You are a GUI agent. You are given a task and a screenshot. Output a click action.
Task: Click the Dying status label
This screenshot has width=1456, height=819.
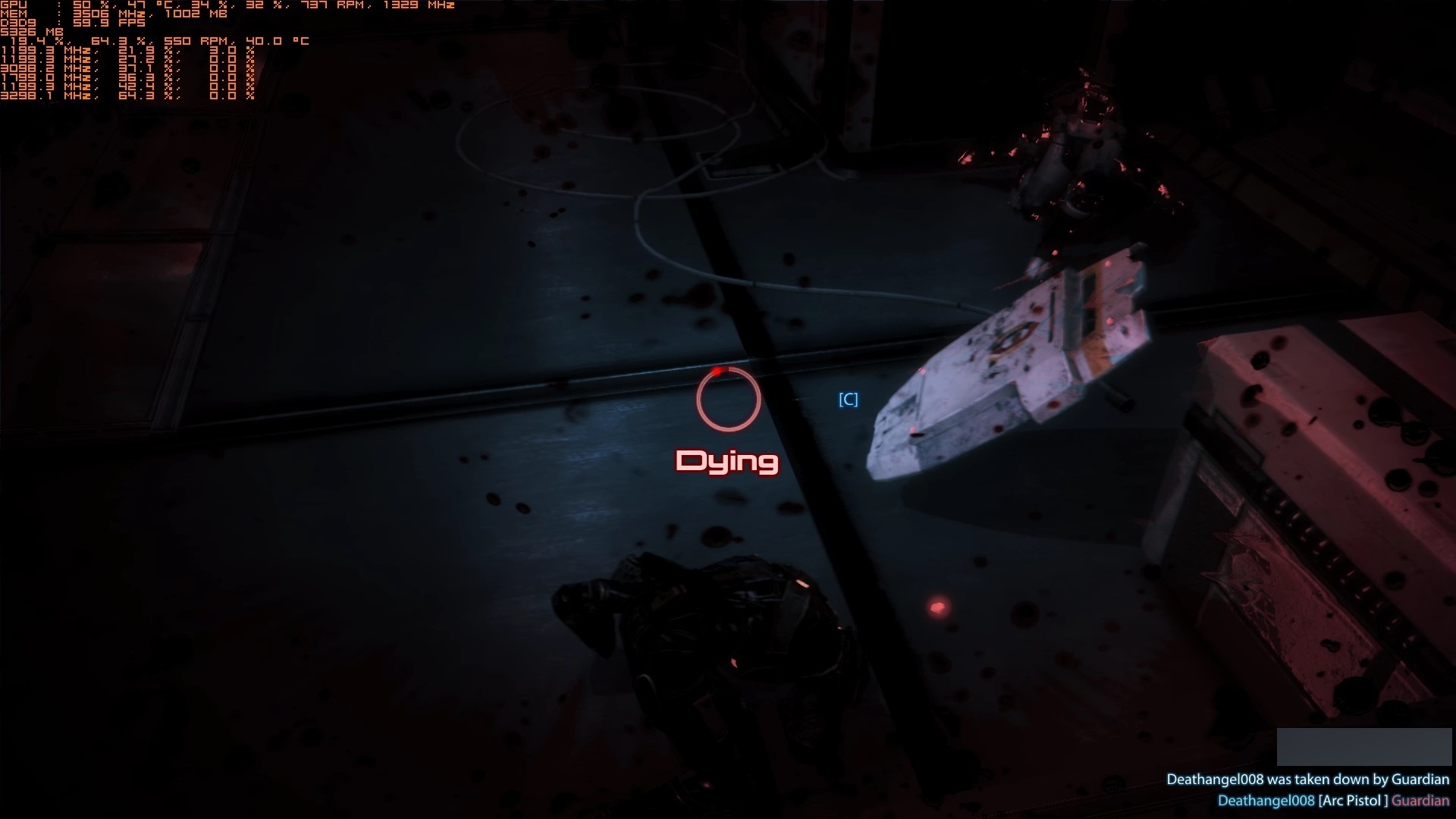[x=727, y=460]
